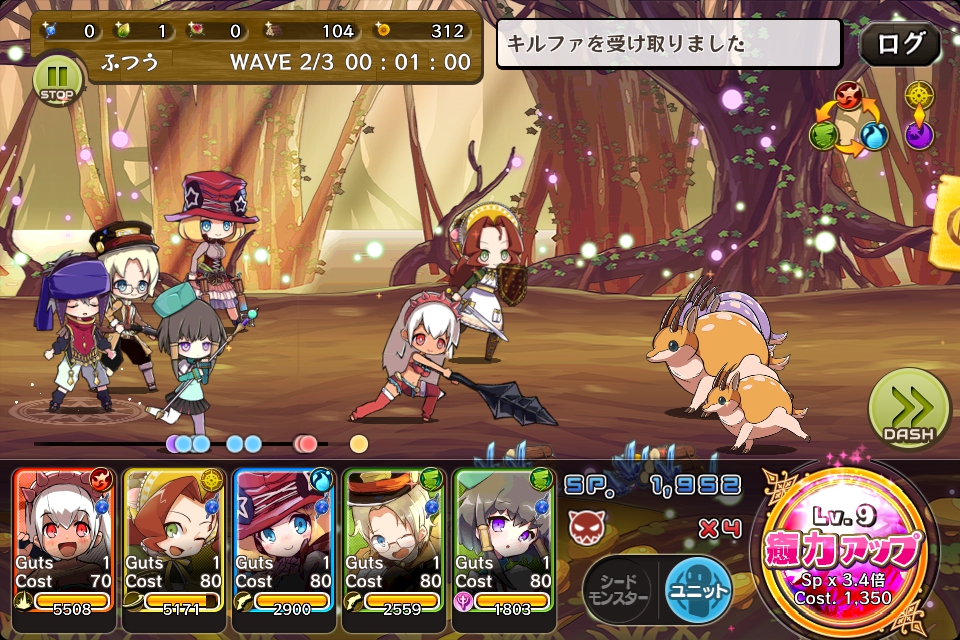Pause the battle with the STOP button
Image resolution: width=960 pixels, height=640 pixels.
[x=56, y=79]
